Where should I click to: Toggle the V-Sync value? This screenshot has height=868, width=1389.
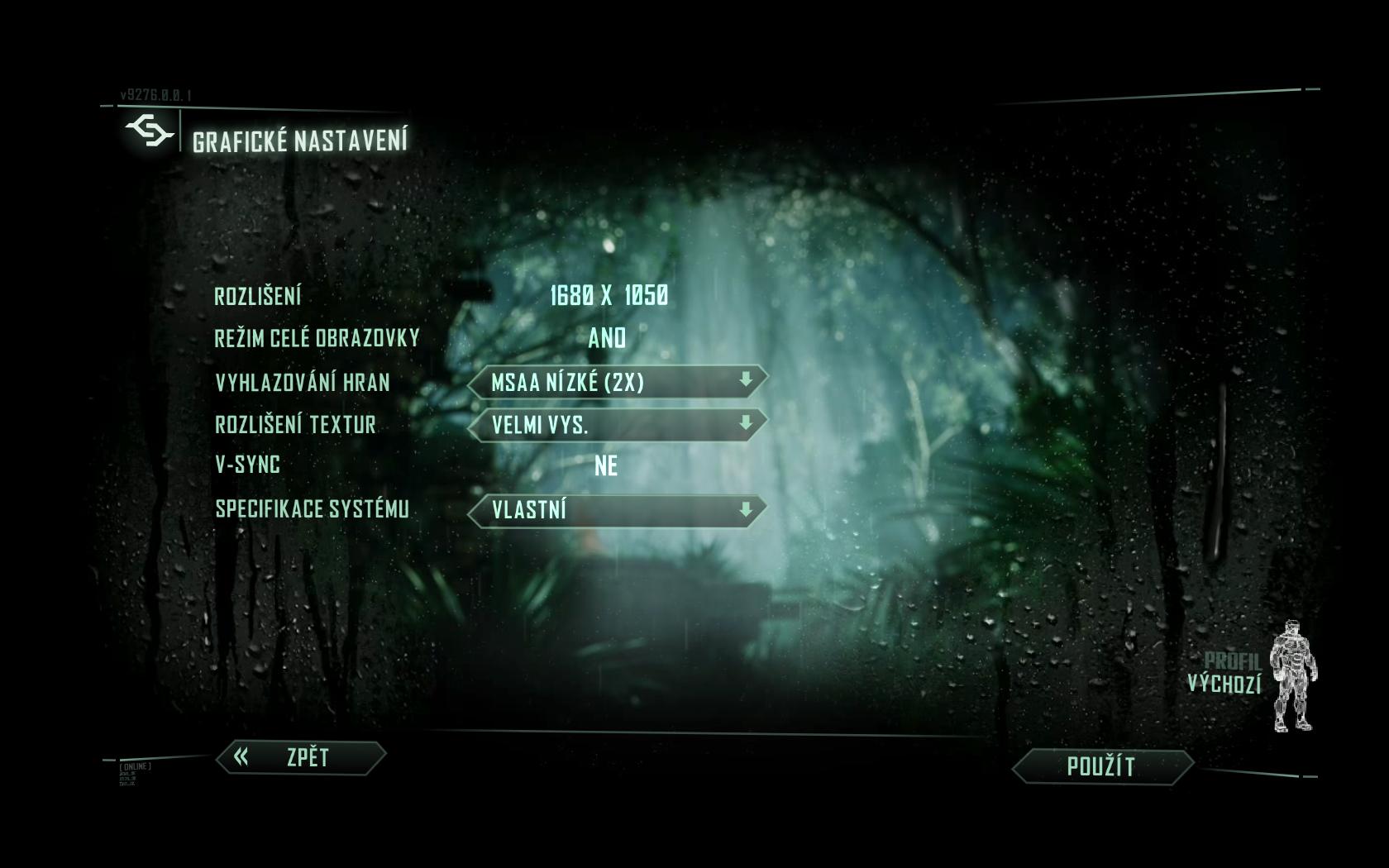(x=606, y=465)
